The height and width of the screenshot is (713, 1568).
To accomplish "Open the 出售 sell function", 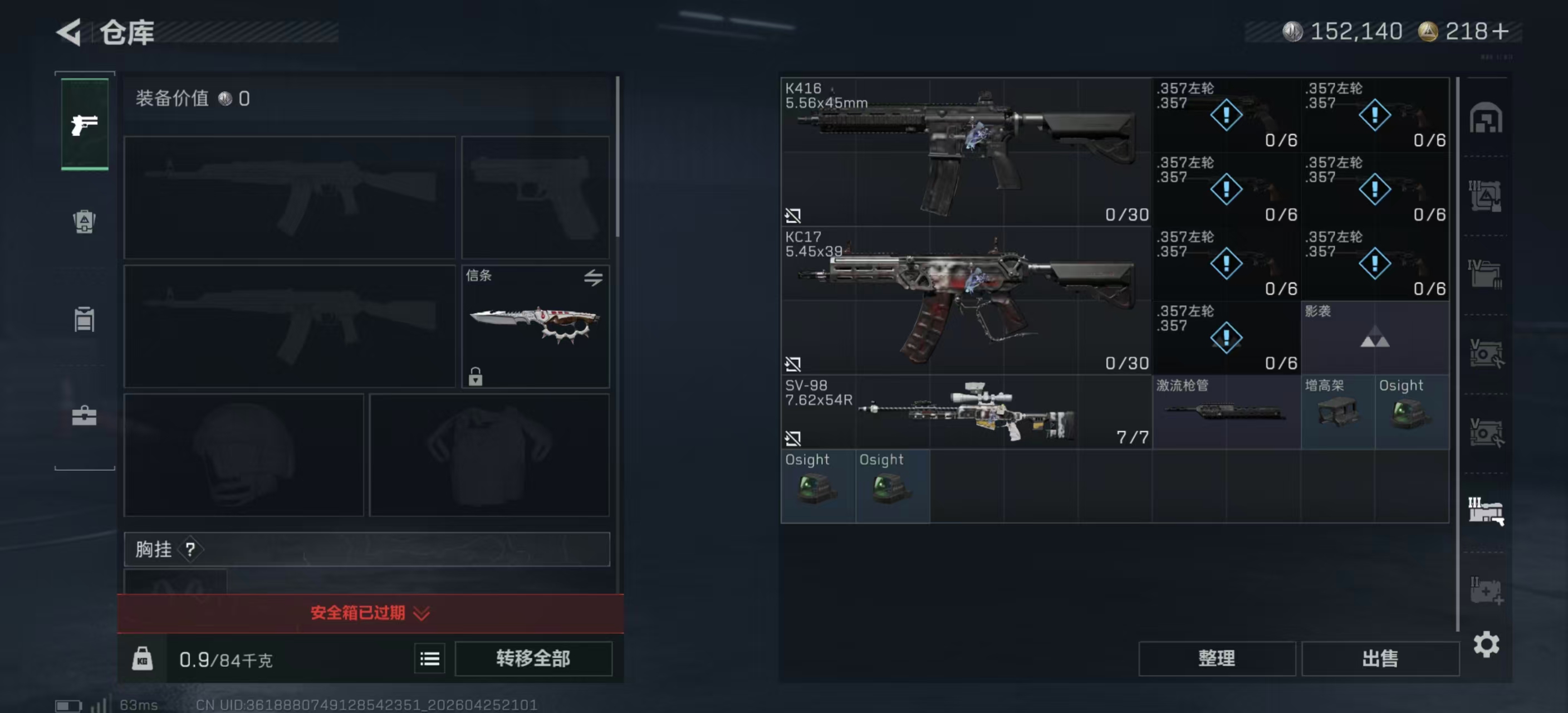I will (1379, 658).
